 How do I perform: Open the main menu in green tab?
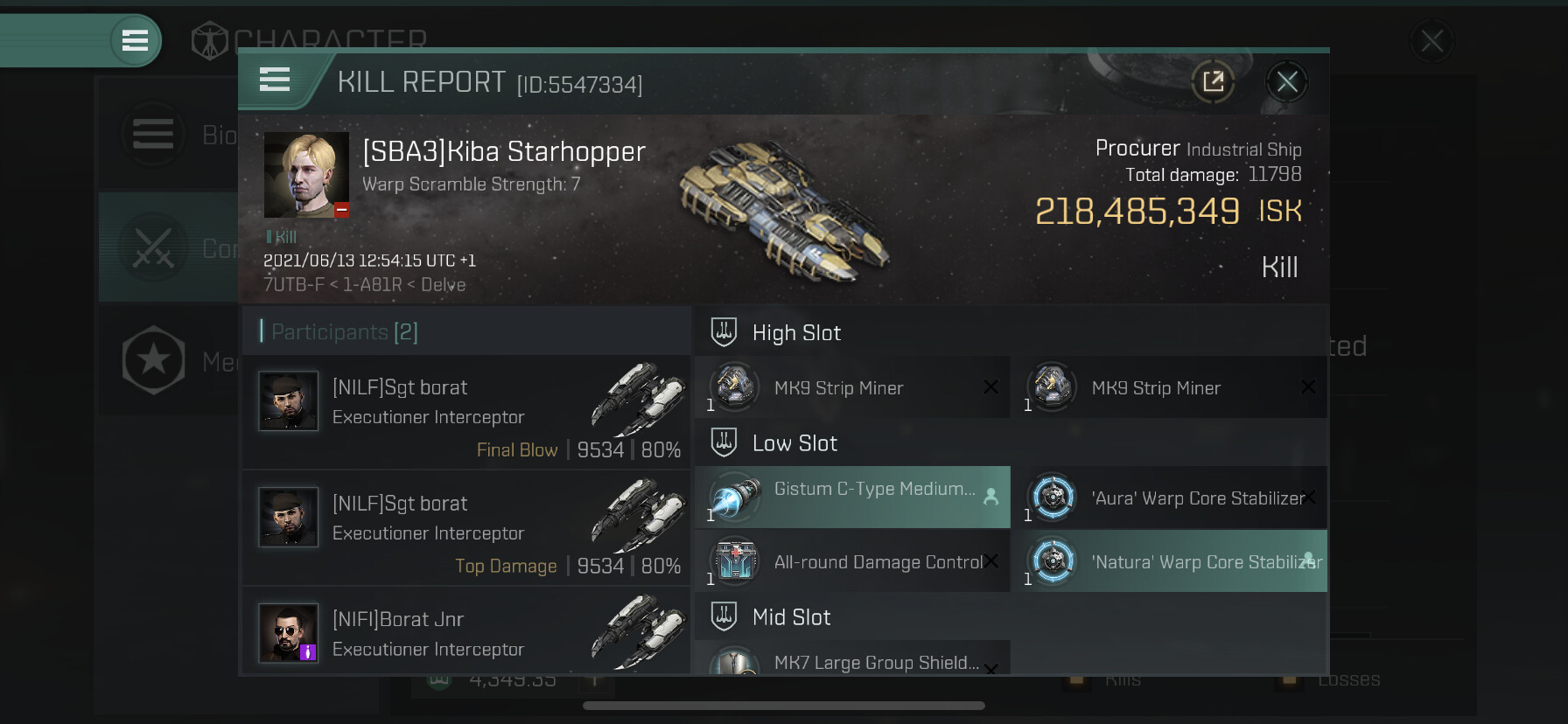tap(135, 40)
